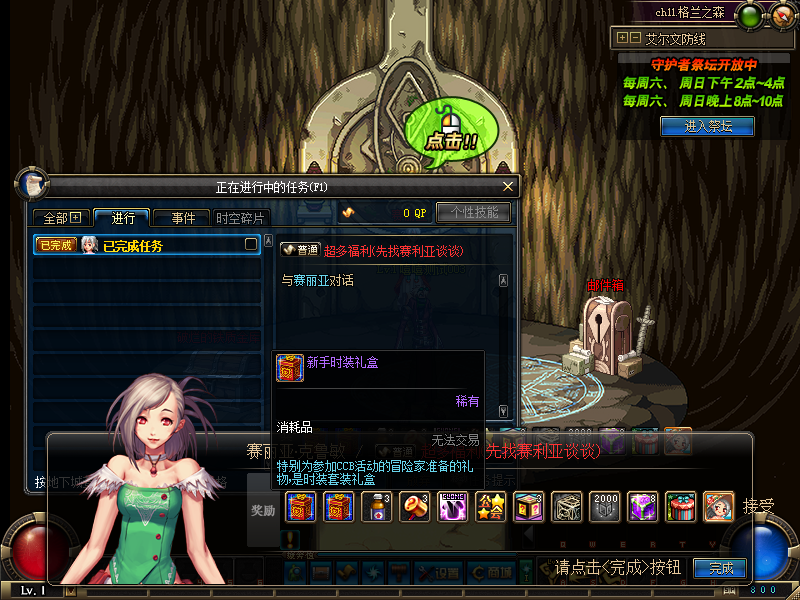Select the red-and-green gift box reward
The height and width of the screenshot is (600, 800).
(x=681, y=507)
